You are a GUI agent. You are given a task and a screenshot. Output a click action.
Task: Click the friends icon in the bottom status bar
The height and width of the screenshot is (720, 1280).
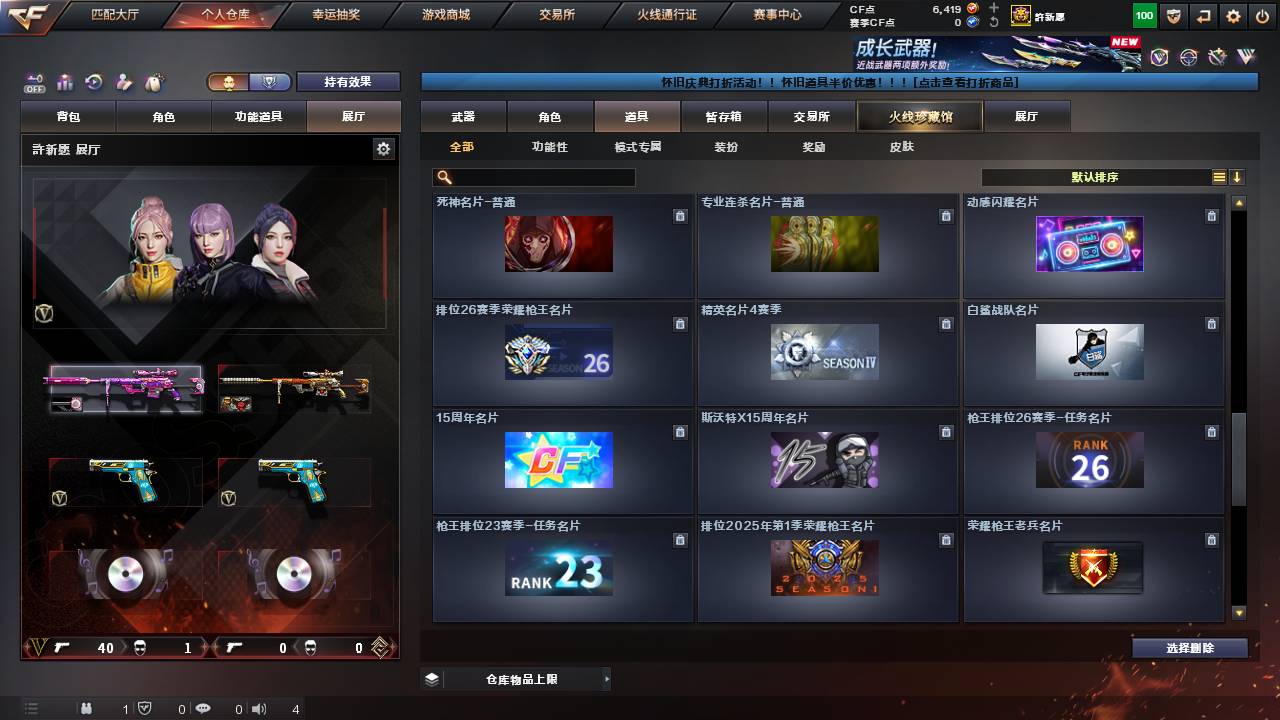[87, 710]
